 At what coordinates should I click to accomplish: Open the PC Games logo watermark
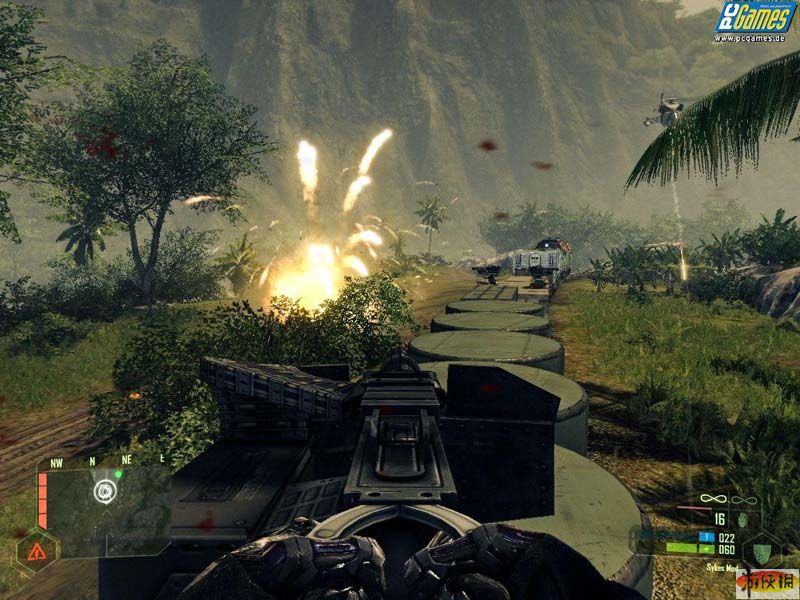click(x=755, y=21)
